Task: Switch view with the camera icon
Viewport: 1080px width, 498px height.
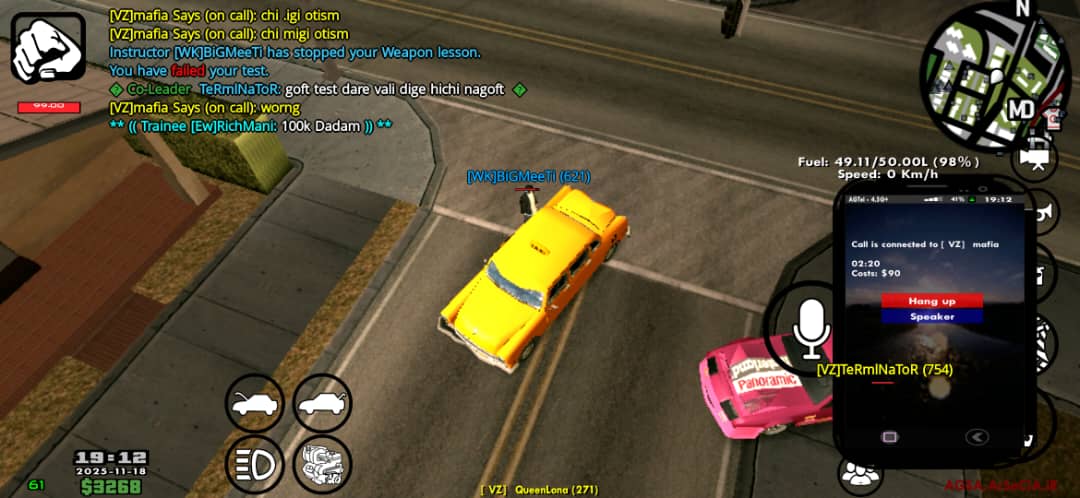Action: 1036,158
